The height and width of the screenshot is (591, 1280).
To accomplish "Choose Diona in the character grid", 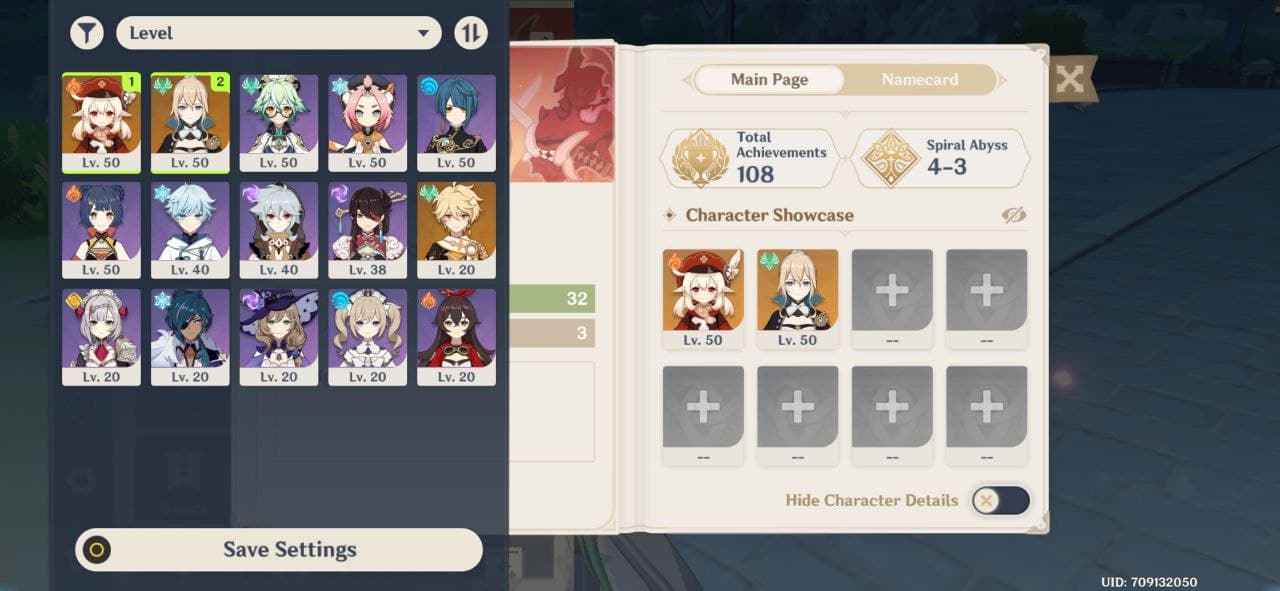I will coord(368,122).
